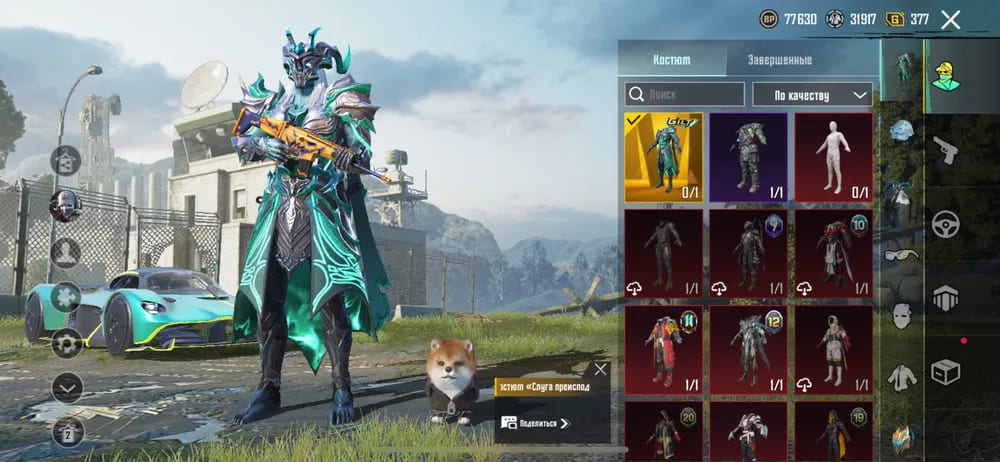Open the Завершенные tab
1000x462 pixels.
[779, 59]
